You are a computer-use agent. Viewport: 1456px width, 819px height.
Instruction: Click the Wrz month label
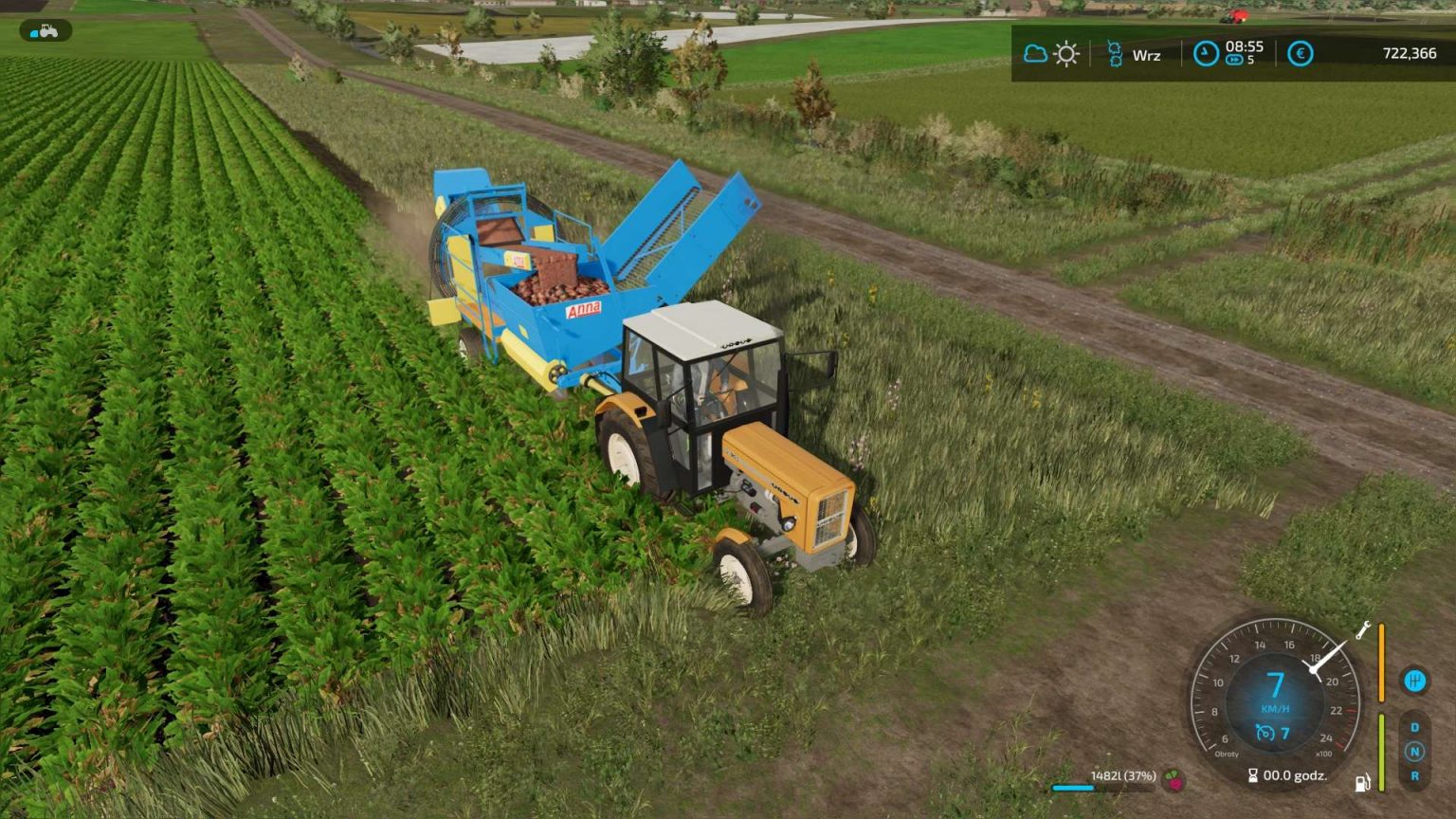[1147, 55]
